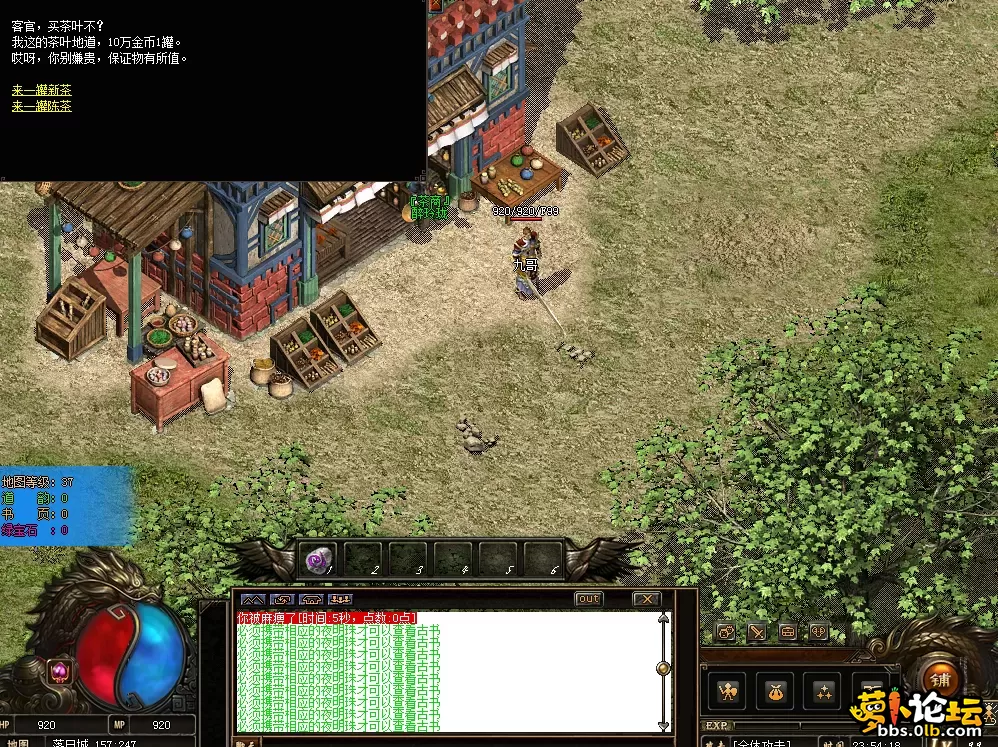Select the group-of-people chat filter button
This screenshot has height=747, width=998.
pyautogui.click(x=341, y=599)
